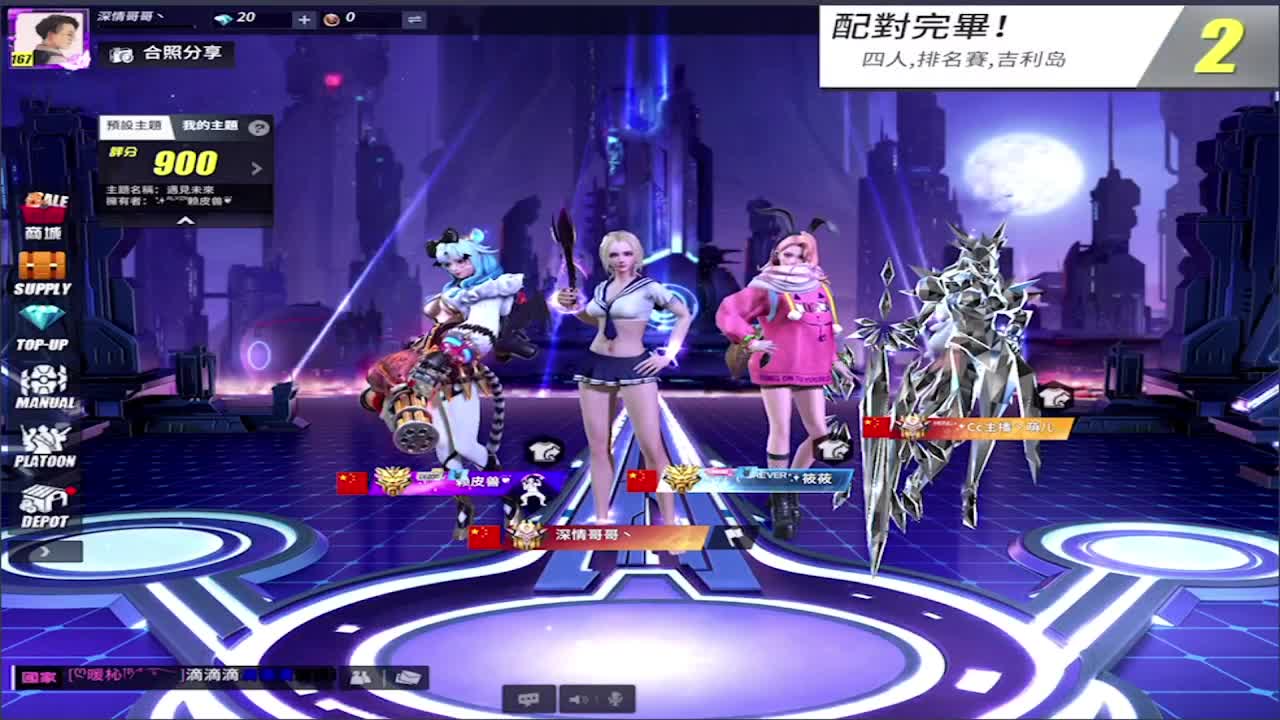The image size is (1280, 720).
Task: Click the currency exchange icon at the top
Action: click(x=414, y=18)
